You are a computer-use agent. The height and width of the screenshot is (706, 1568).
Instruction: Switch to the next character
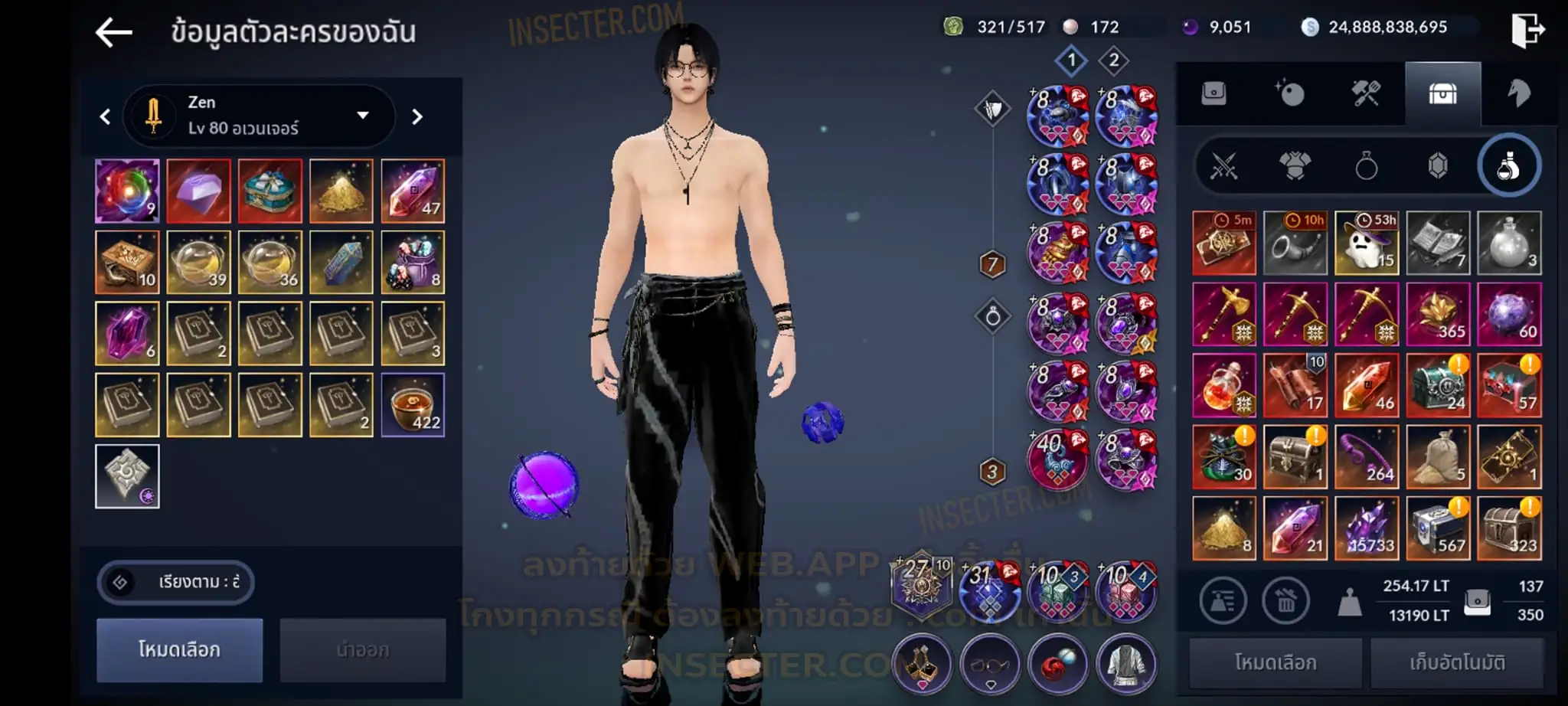tap(417, 116)
